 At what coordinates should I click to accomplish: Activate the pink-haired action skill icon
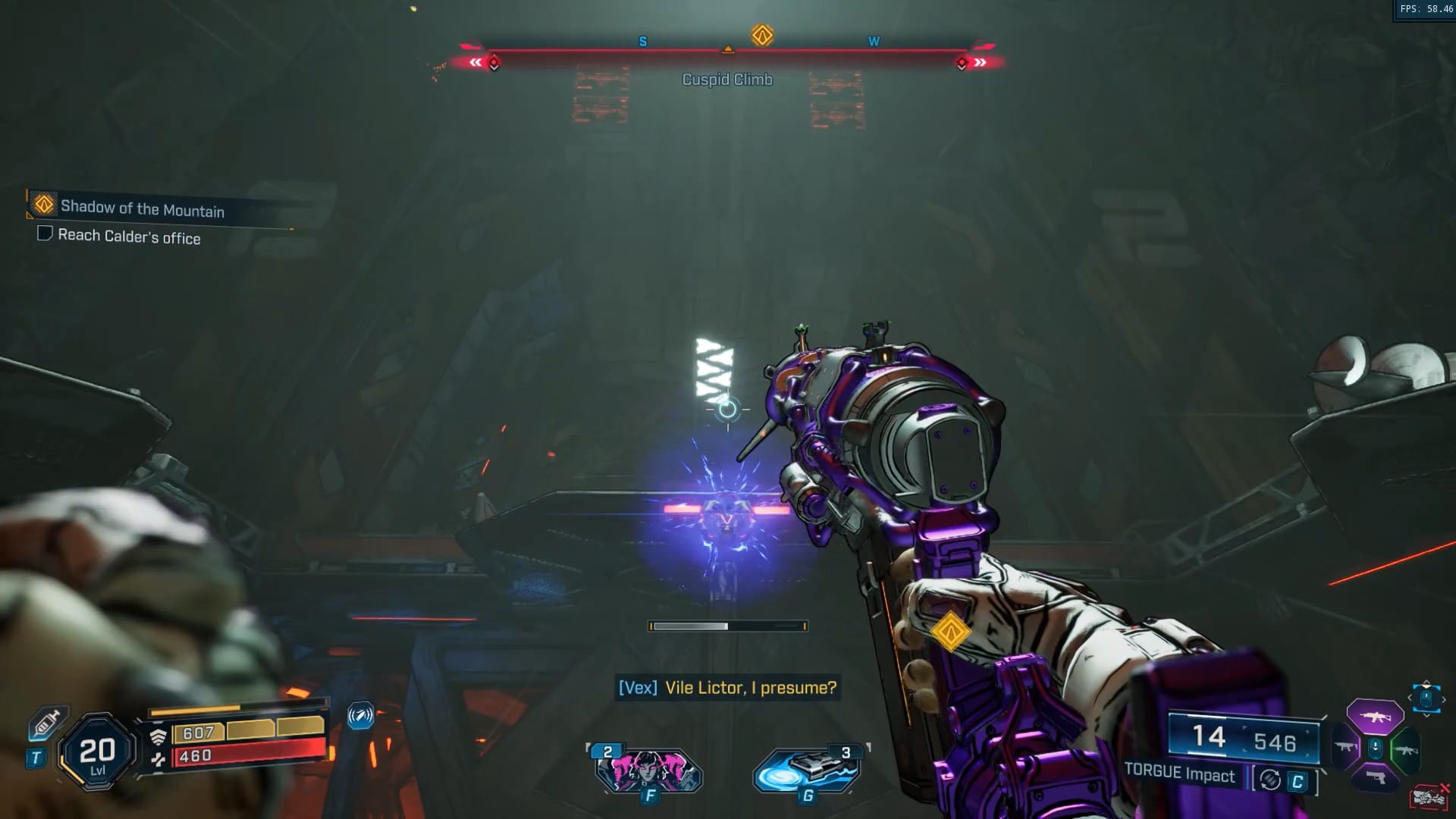(648, 769)
